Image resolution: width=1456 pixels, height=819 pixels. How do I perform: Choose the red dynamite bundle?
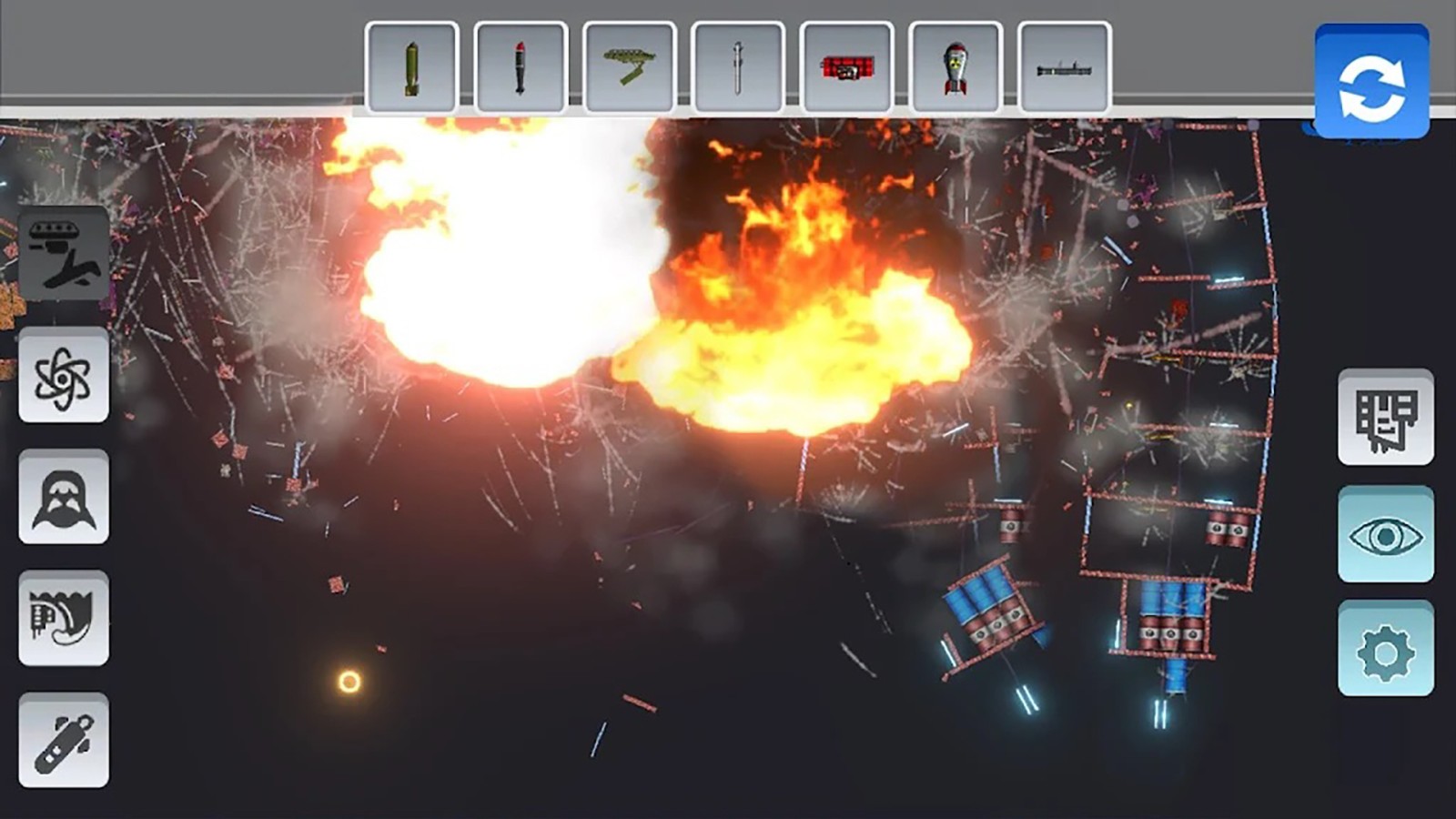click(846, 68)
